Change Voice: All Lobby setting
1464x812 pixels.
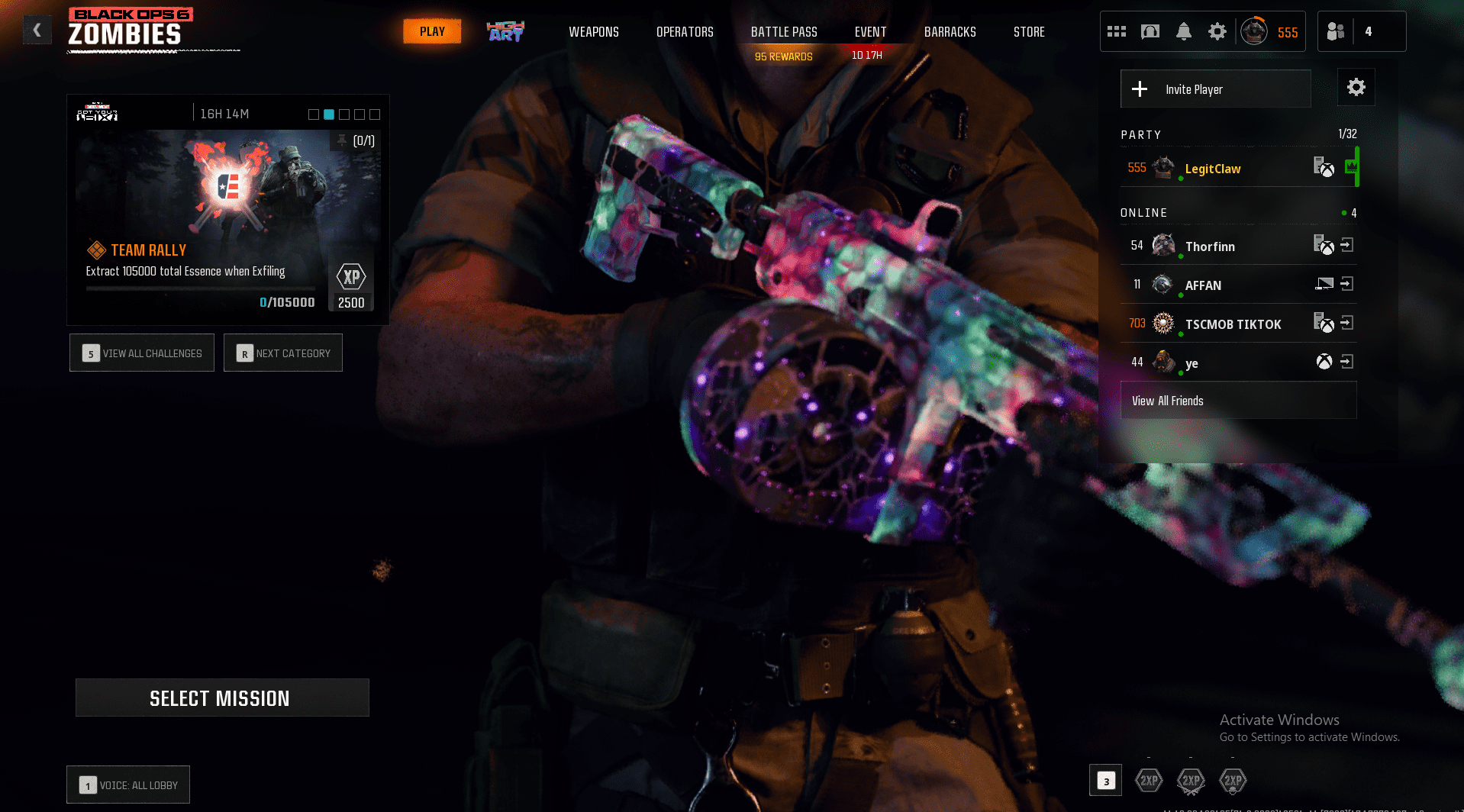(128, 785)
